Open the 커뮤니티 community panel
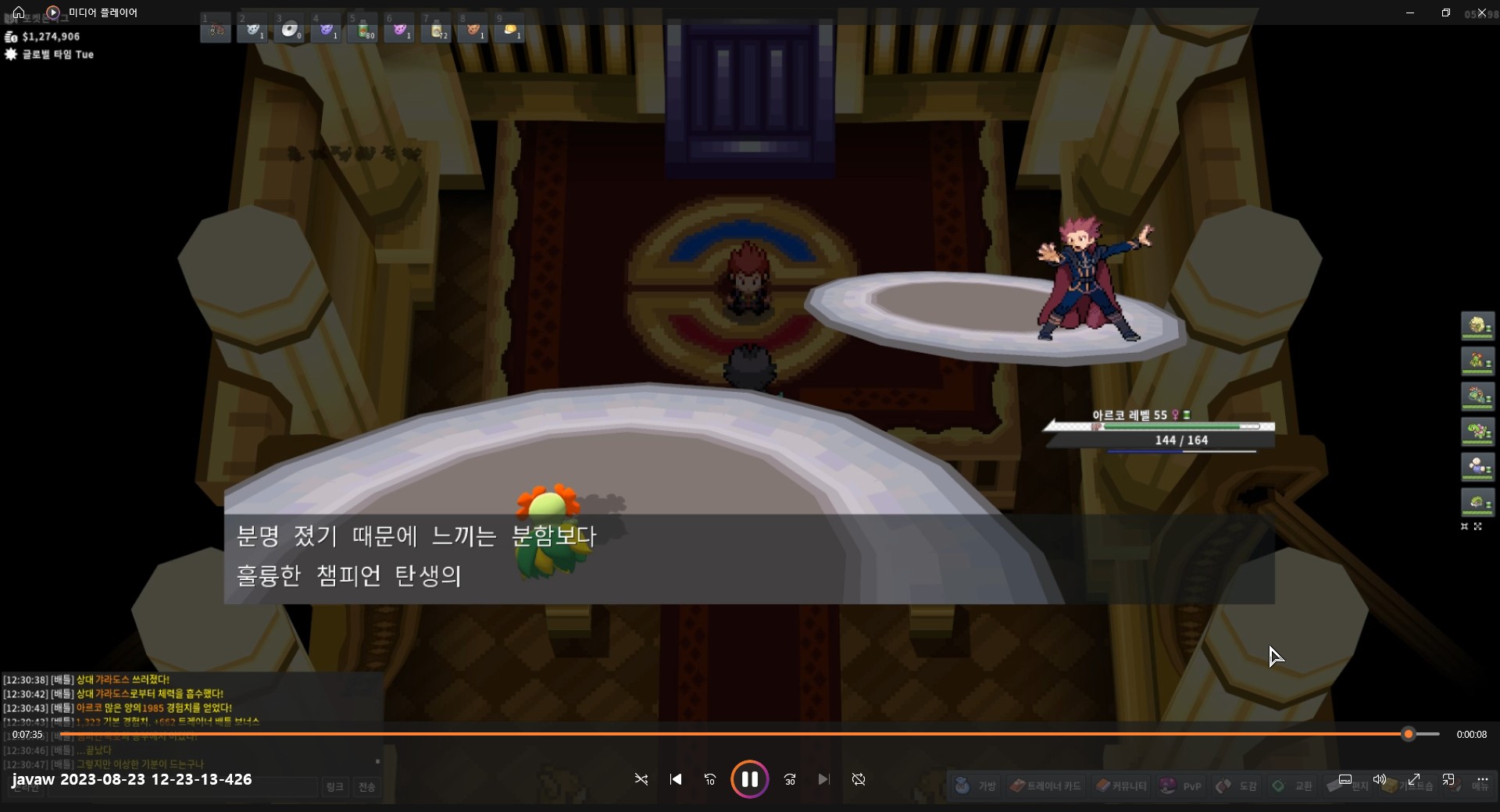 1121,786
